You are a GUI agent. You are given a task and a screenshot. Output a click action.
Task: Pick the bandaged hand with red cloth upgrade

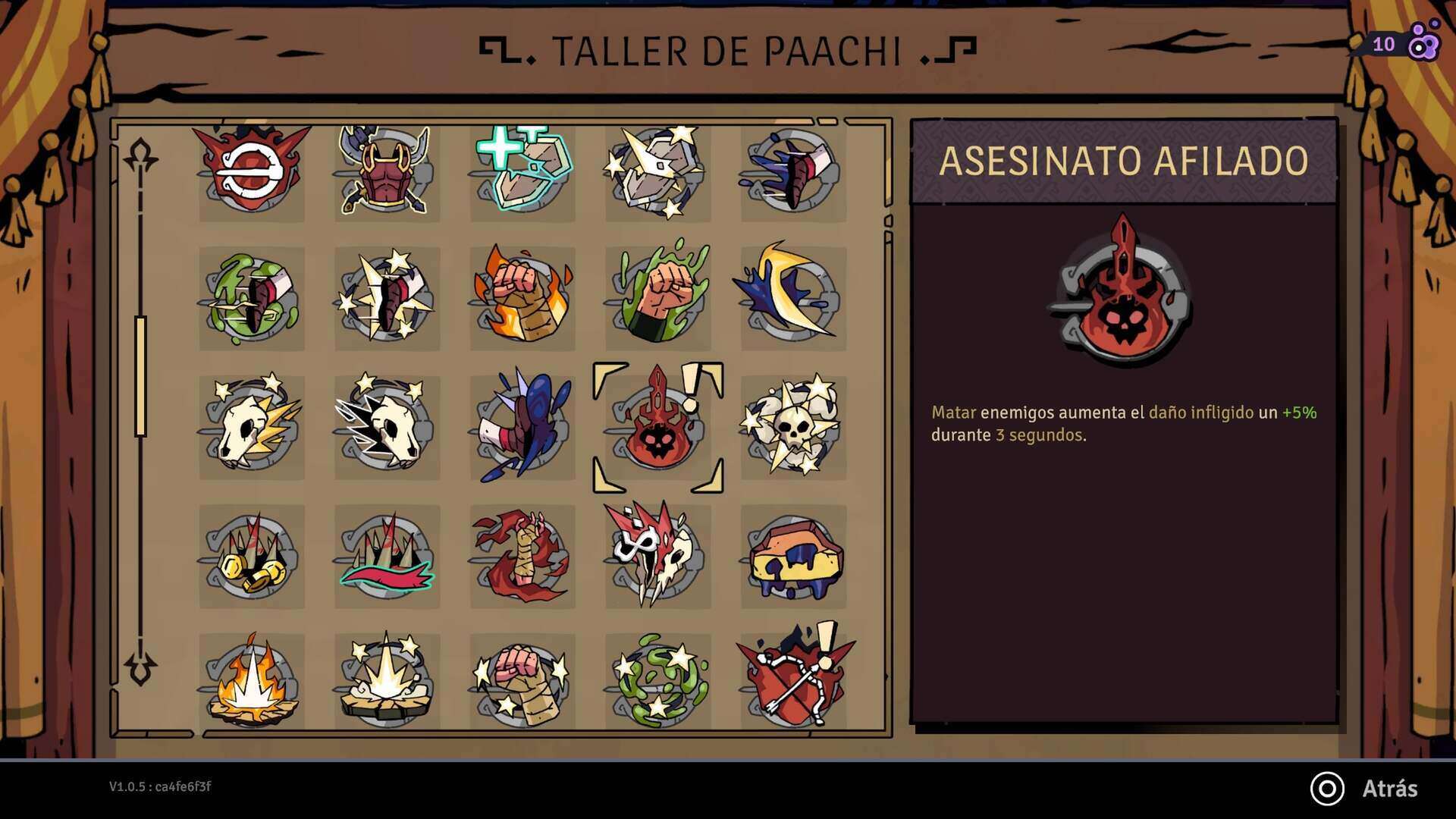(522, 557)
